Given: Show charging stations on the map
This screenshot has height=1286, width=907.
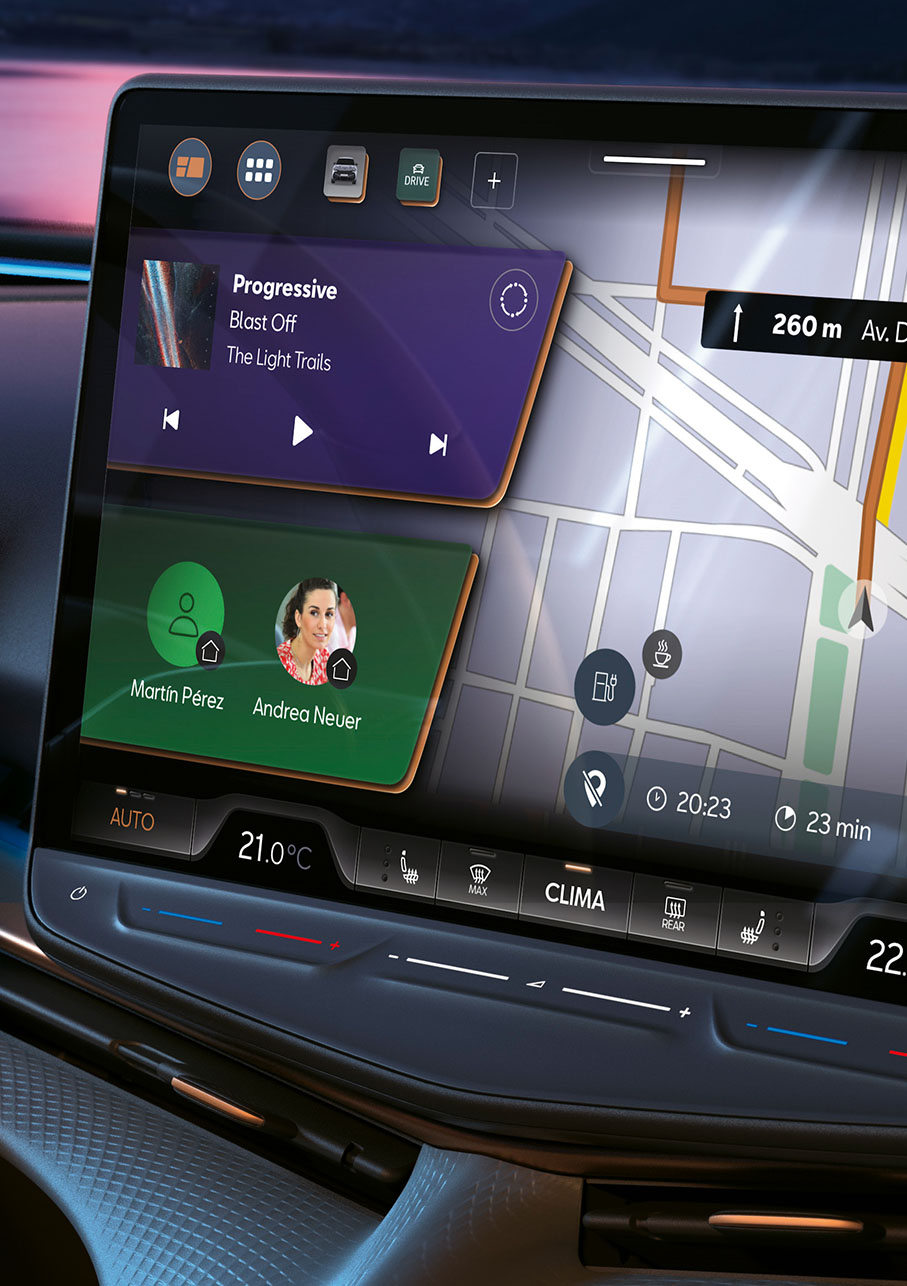Looking at the screenshot, I should [x=605, y=686].
